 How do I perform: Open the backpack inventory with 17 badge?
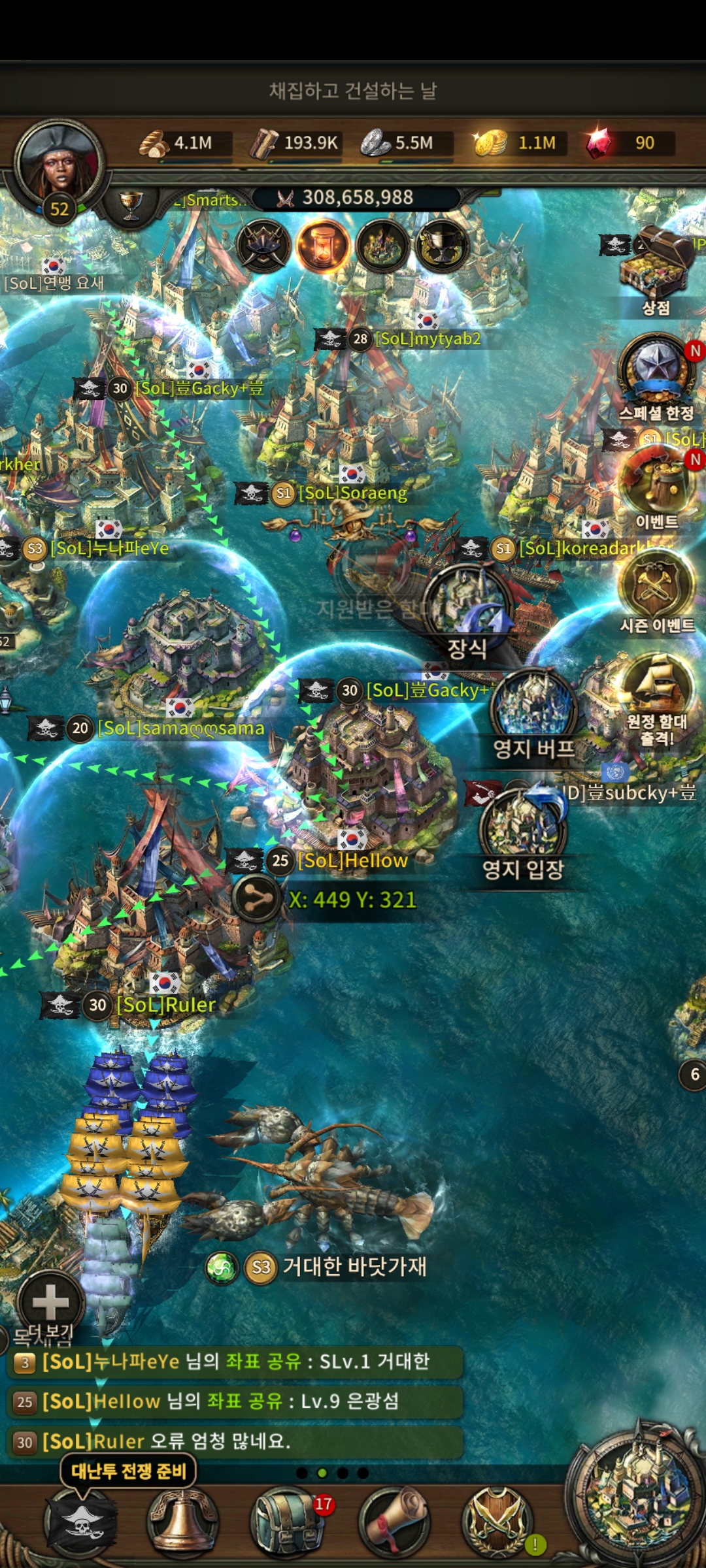click(286, 1521)
